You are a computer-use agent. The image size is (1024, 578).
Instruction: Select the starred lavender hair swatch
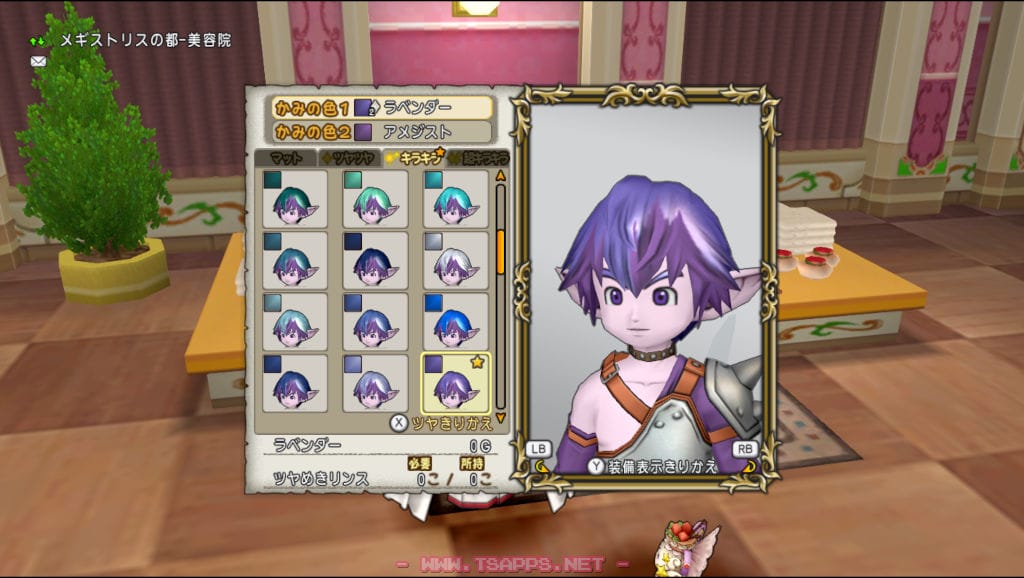point(456,382)
